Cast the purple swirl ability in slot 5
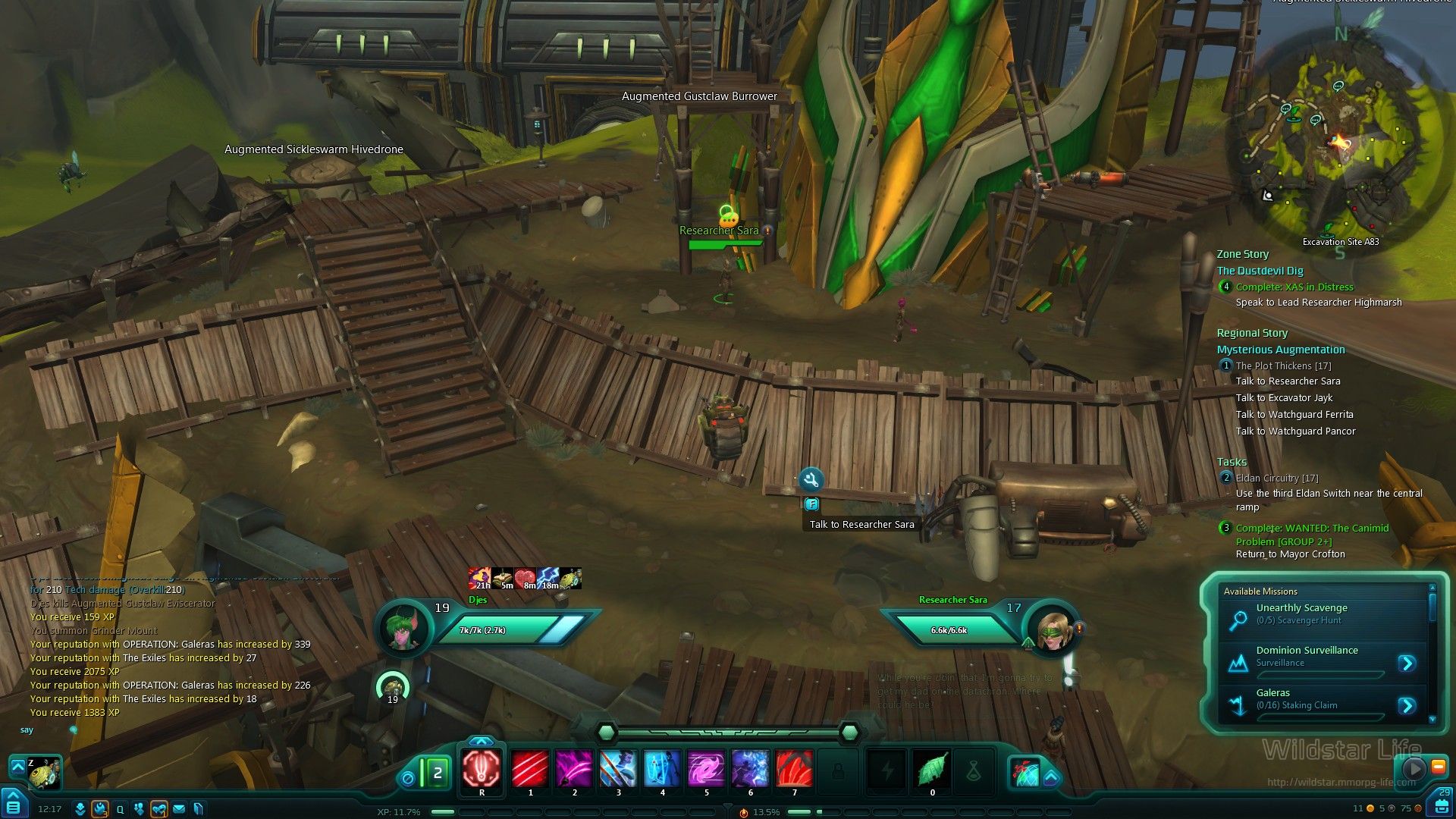Screen dimensions: 1456x819 (706, 770)
